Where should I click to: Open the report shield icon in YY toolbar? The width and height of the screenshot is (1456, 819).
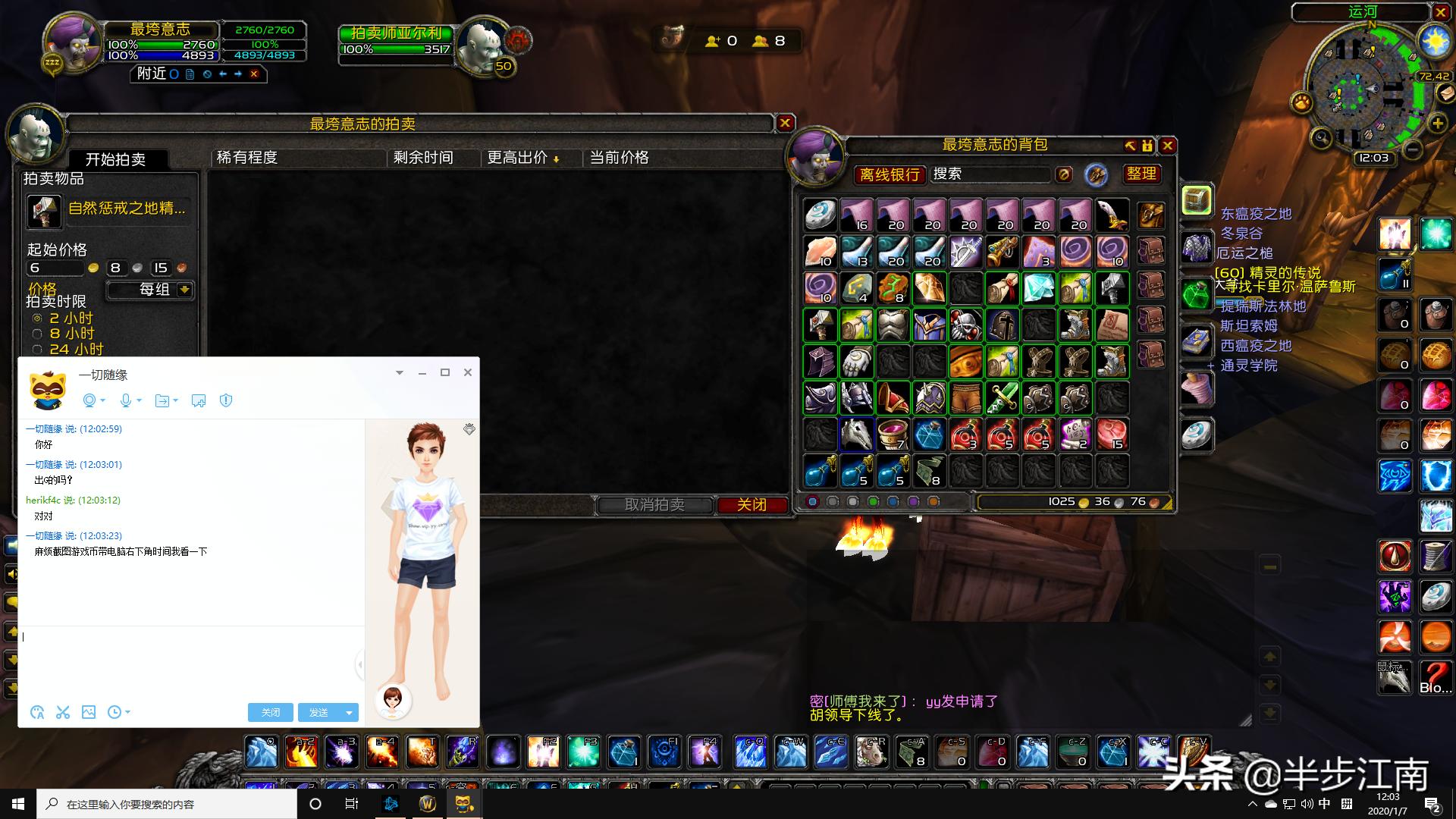[x=225, y=400]
